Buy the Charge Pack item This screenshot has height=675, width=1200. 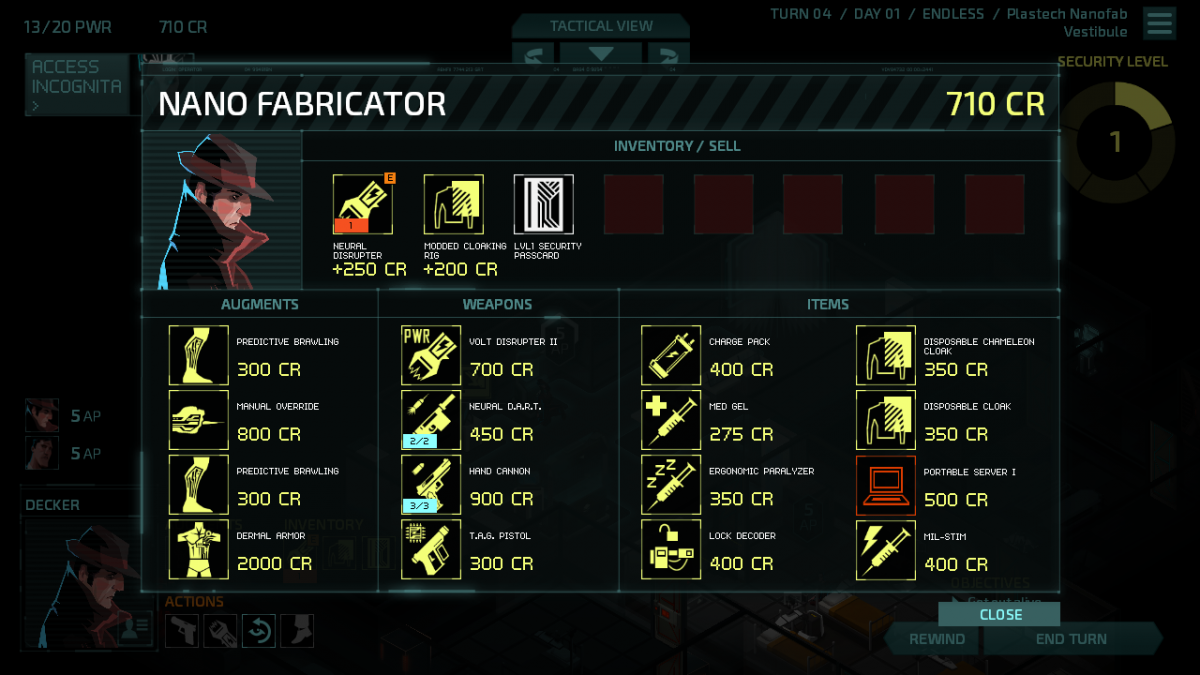pyautogui.click(x=671, y=355)
